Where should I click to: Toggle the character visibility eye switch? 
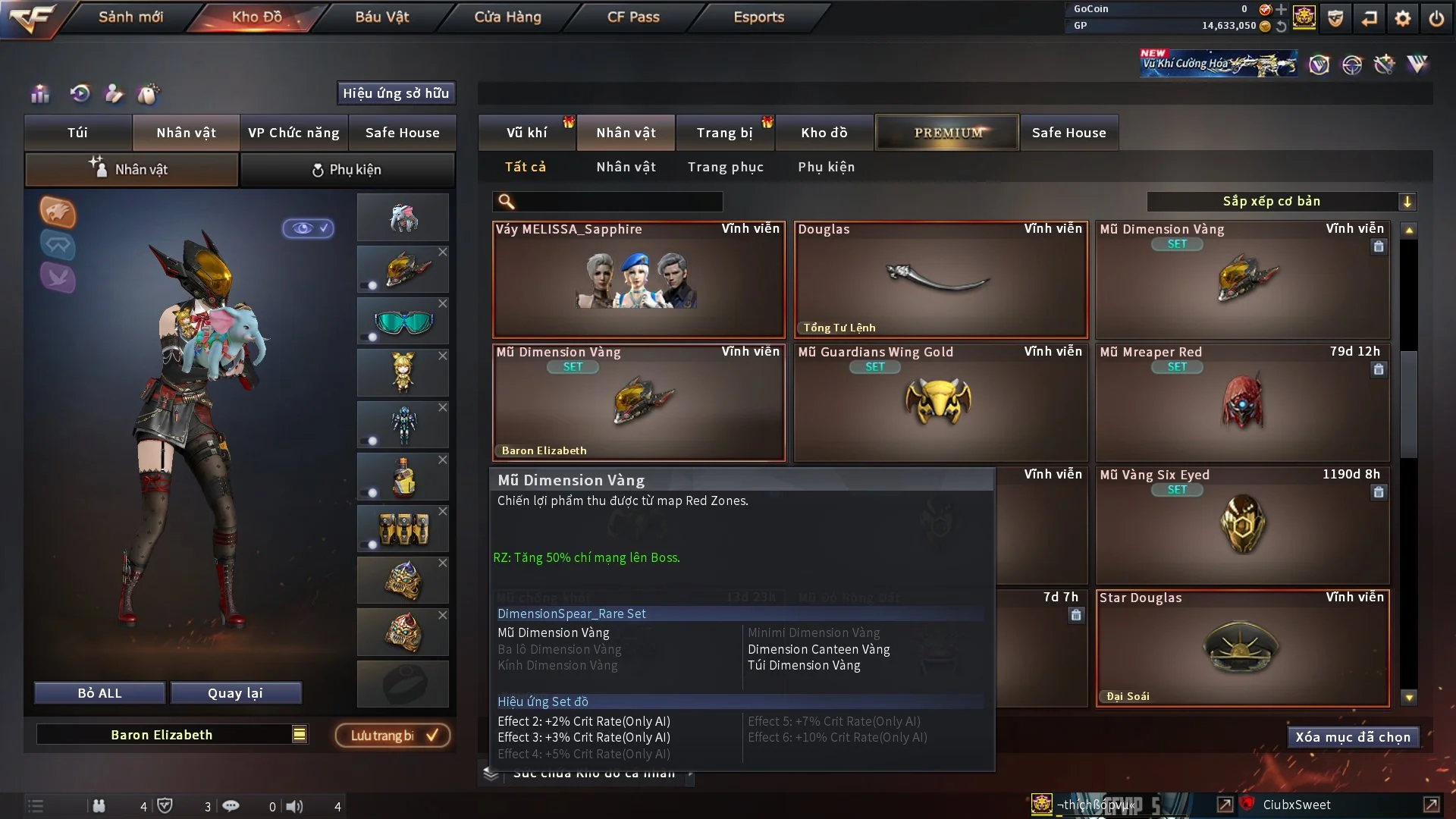(308, 228)
